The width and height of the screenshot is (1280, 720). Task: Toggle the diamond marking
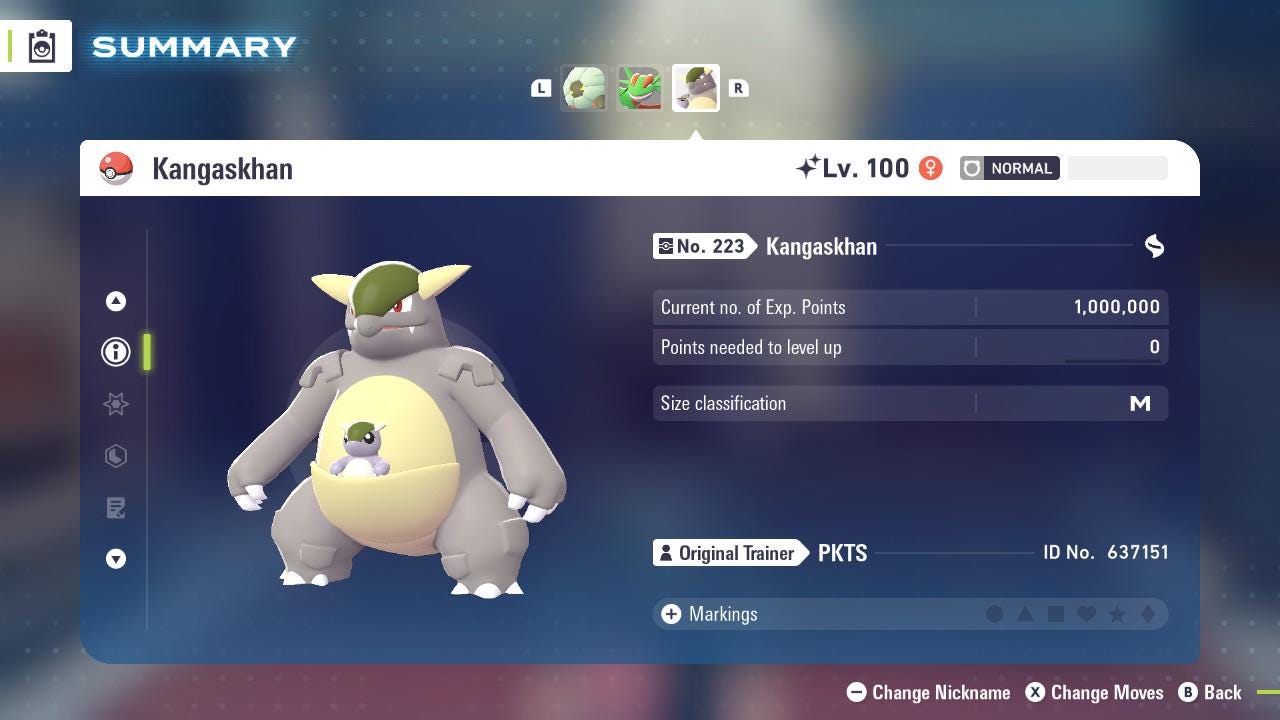coord(1147,614)
